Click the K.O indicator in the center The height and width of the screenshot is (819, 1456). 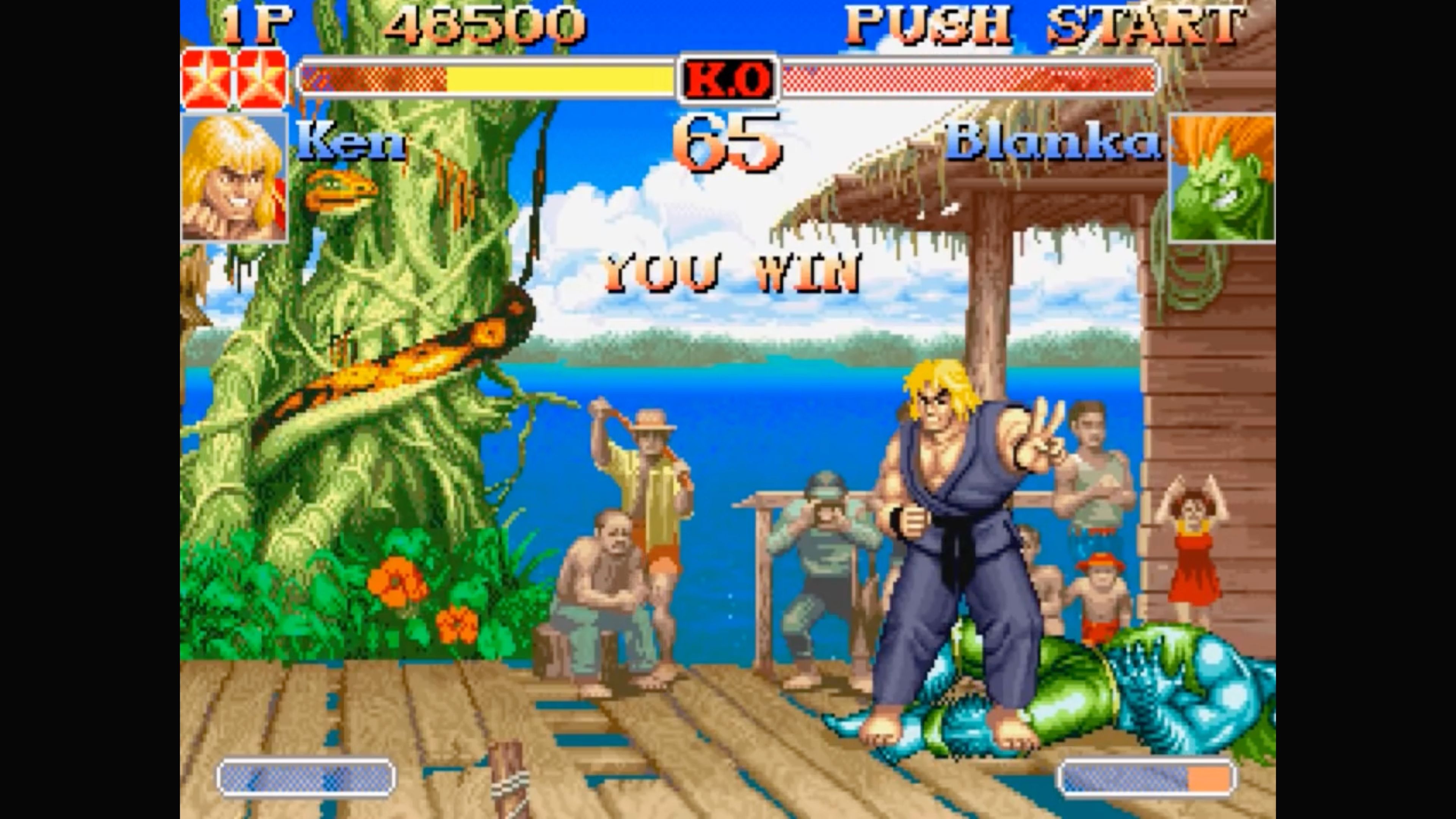(728, 79)
